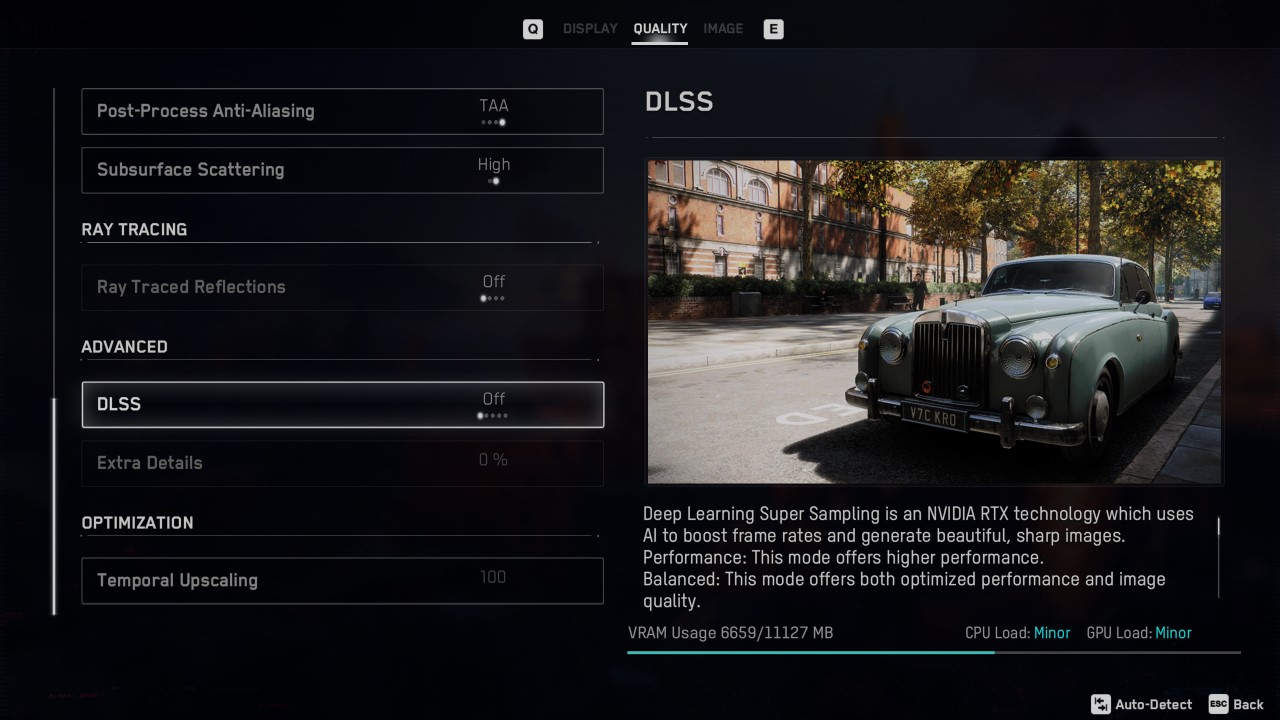Select the Quality tab
The width and height of the screenshot is (1280, 720).
pos(660,29)
